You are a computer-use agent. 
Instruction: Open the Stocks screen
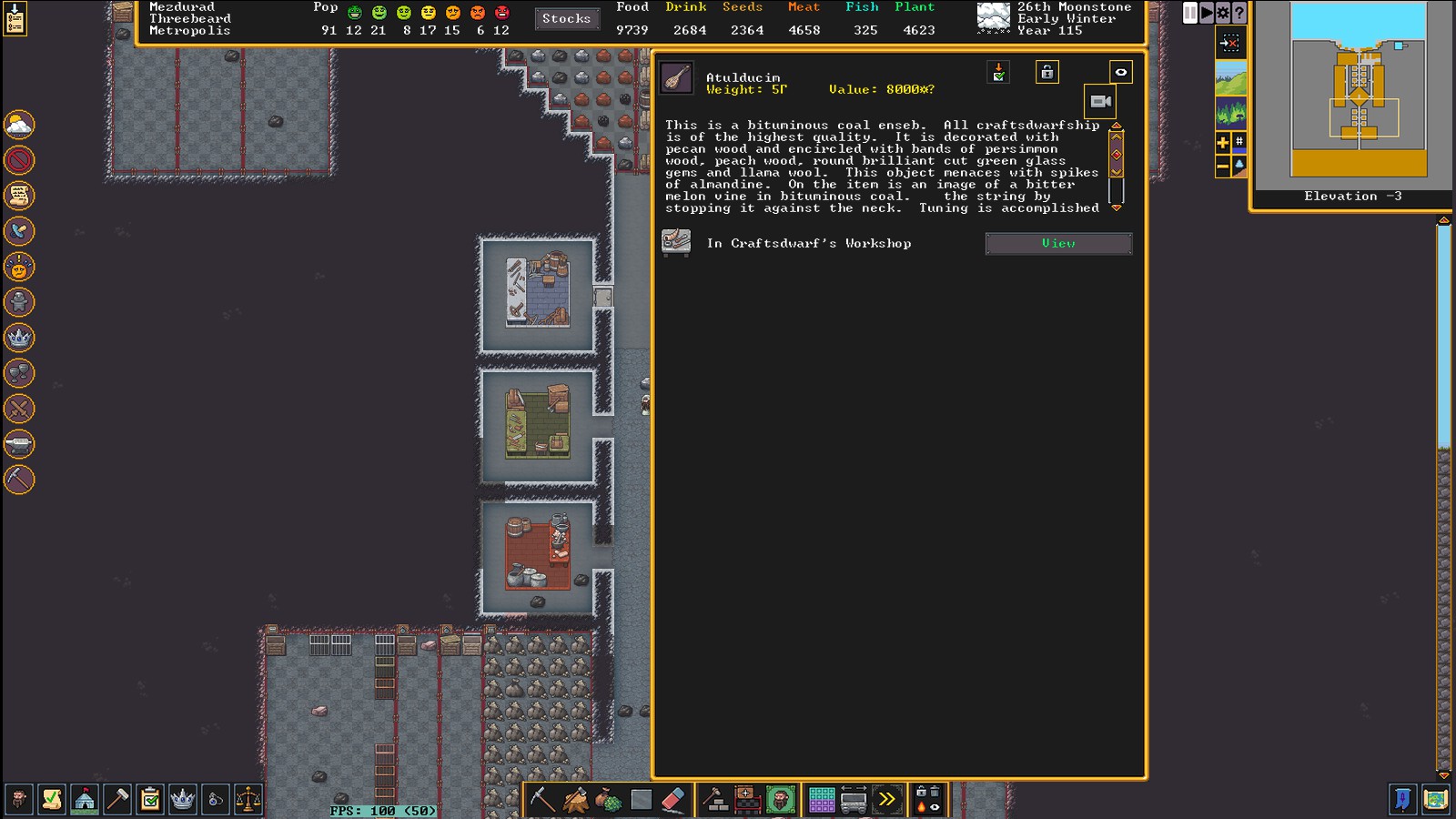point(566,18)
